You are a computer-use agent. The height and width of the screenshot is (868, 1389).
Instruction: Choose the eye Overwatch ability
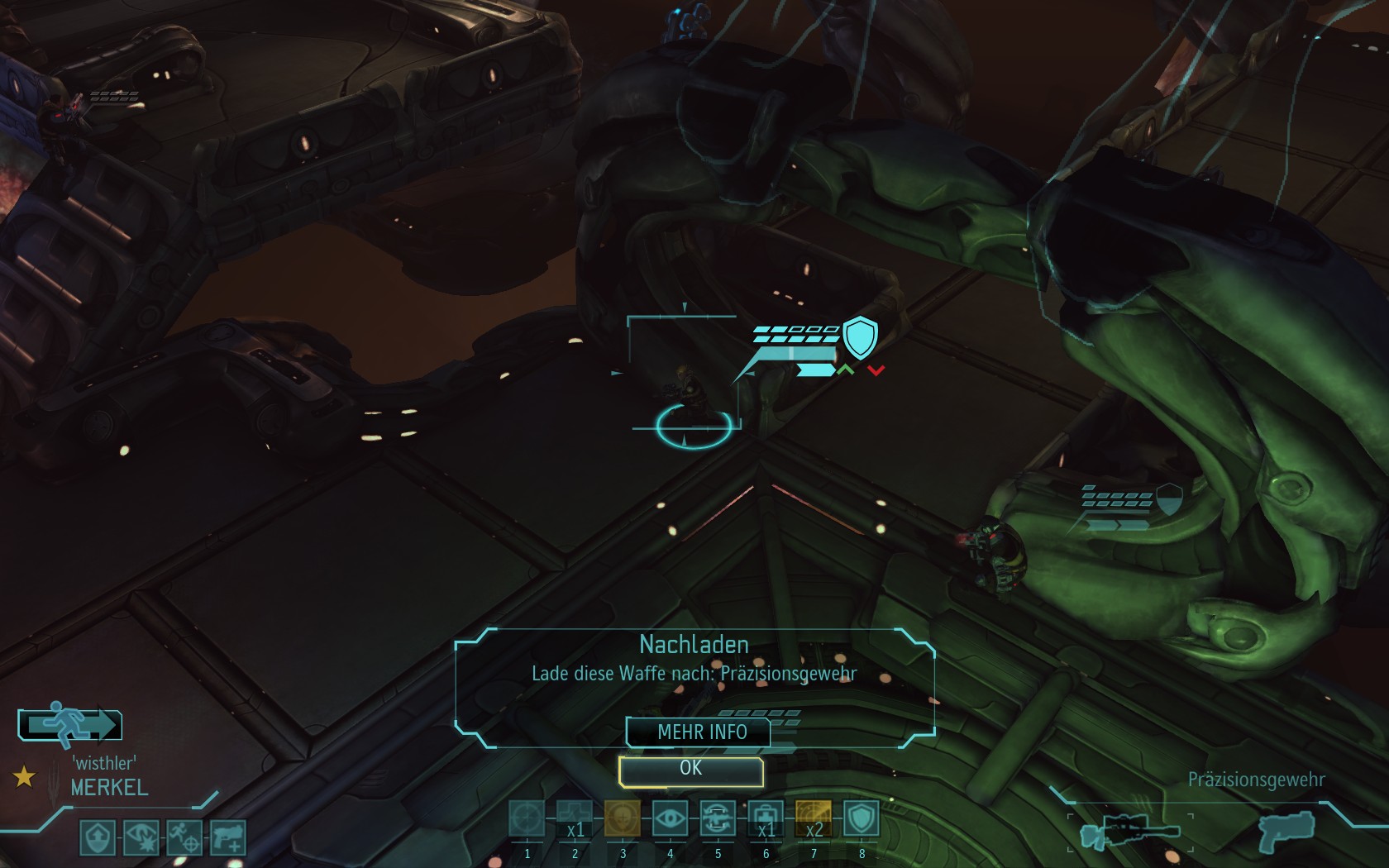(671, 819)
